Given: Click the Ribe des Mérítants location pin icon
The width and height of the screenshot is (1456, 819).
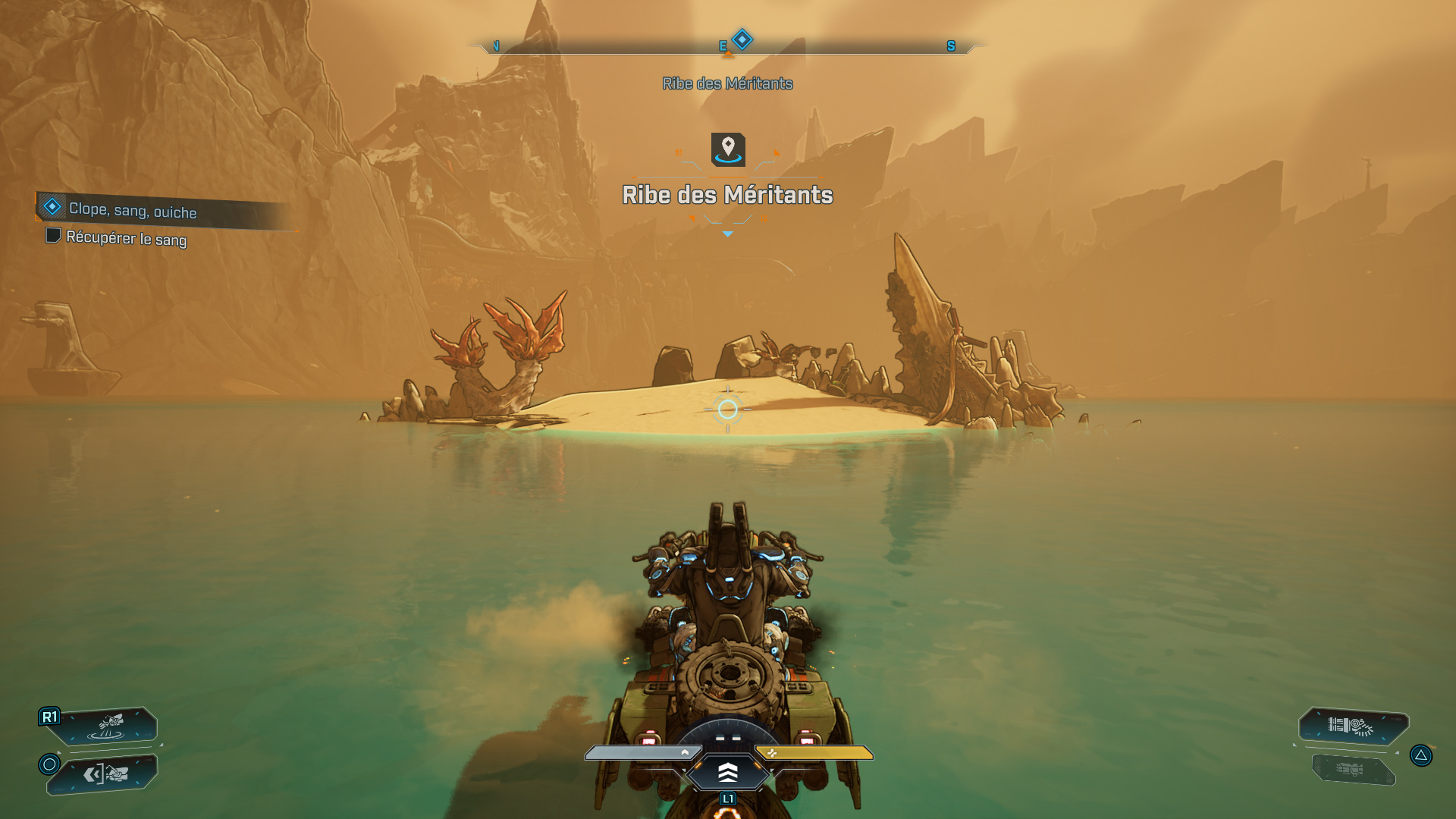Looking at the screenshot, I should (x=728, y=149).
